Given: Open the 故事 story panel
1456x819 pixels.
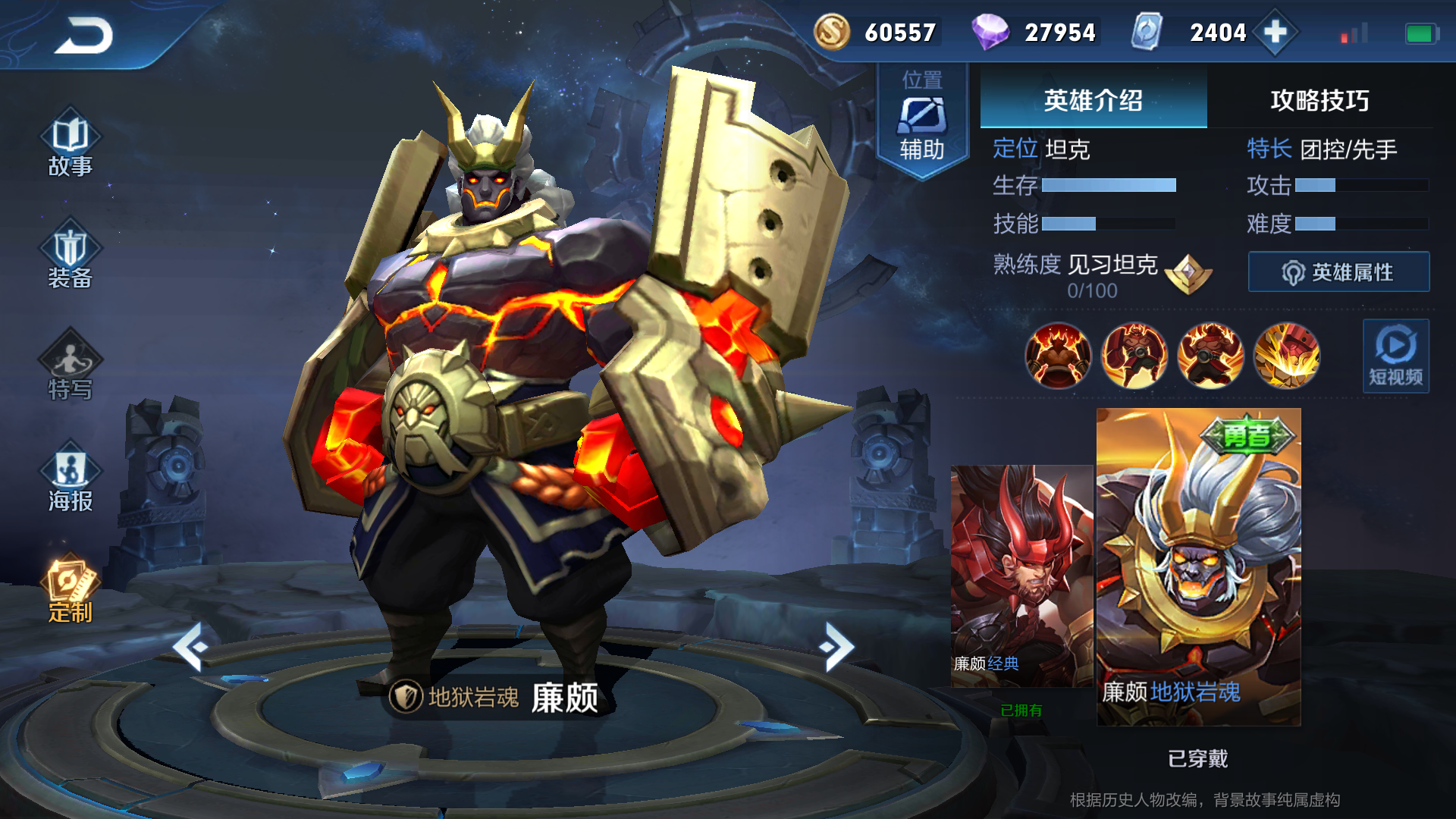Looking at the screenshot, I should (70, 148).
